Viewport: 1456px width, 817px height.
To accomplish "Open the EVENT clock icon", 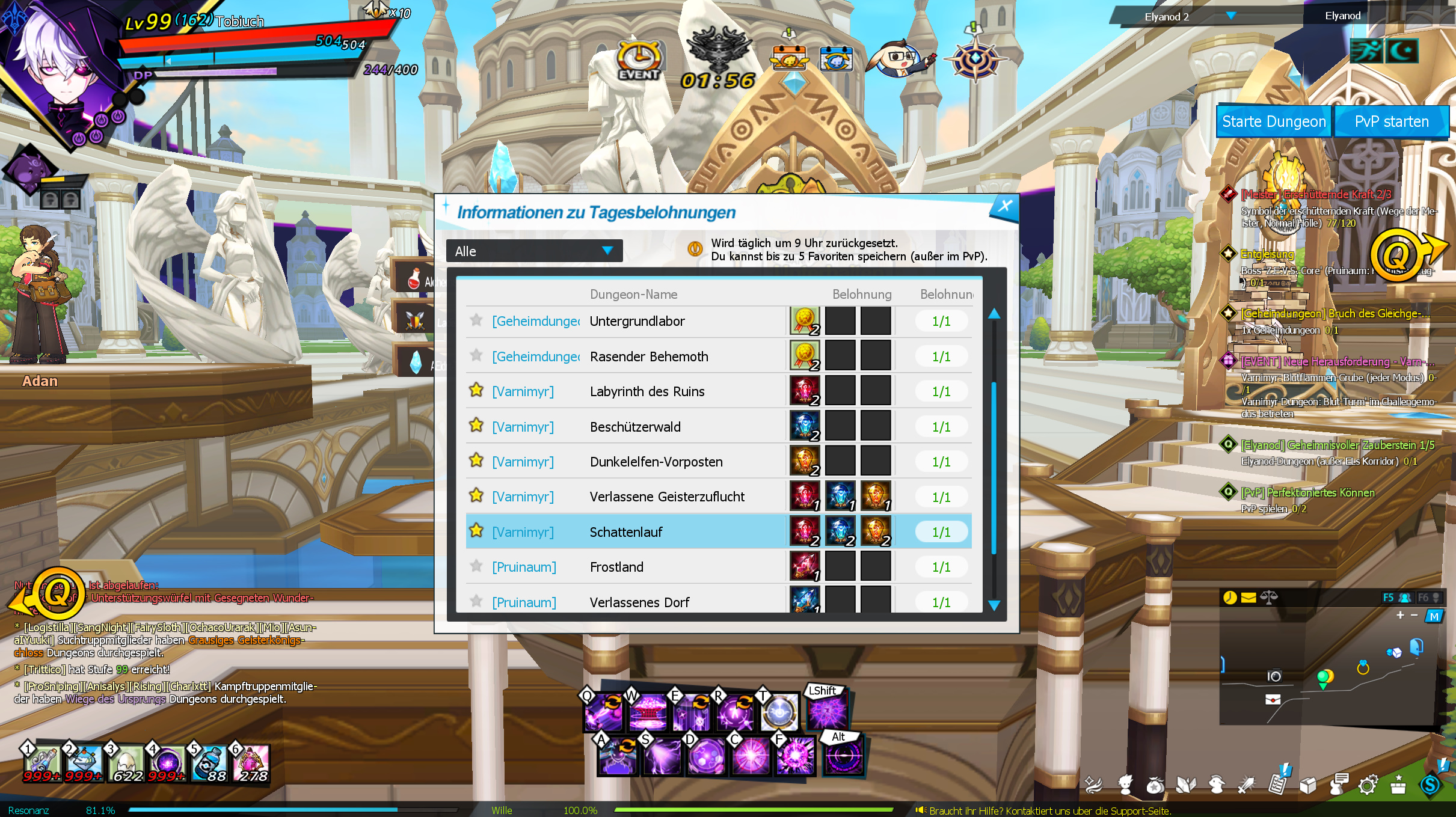I will coord(639,61).
